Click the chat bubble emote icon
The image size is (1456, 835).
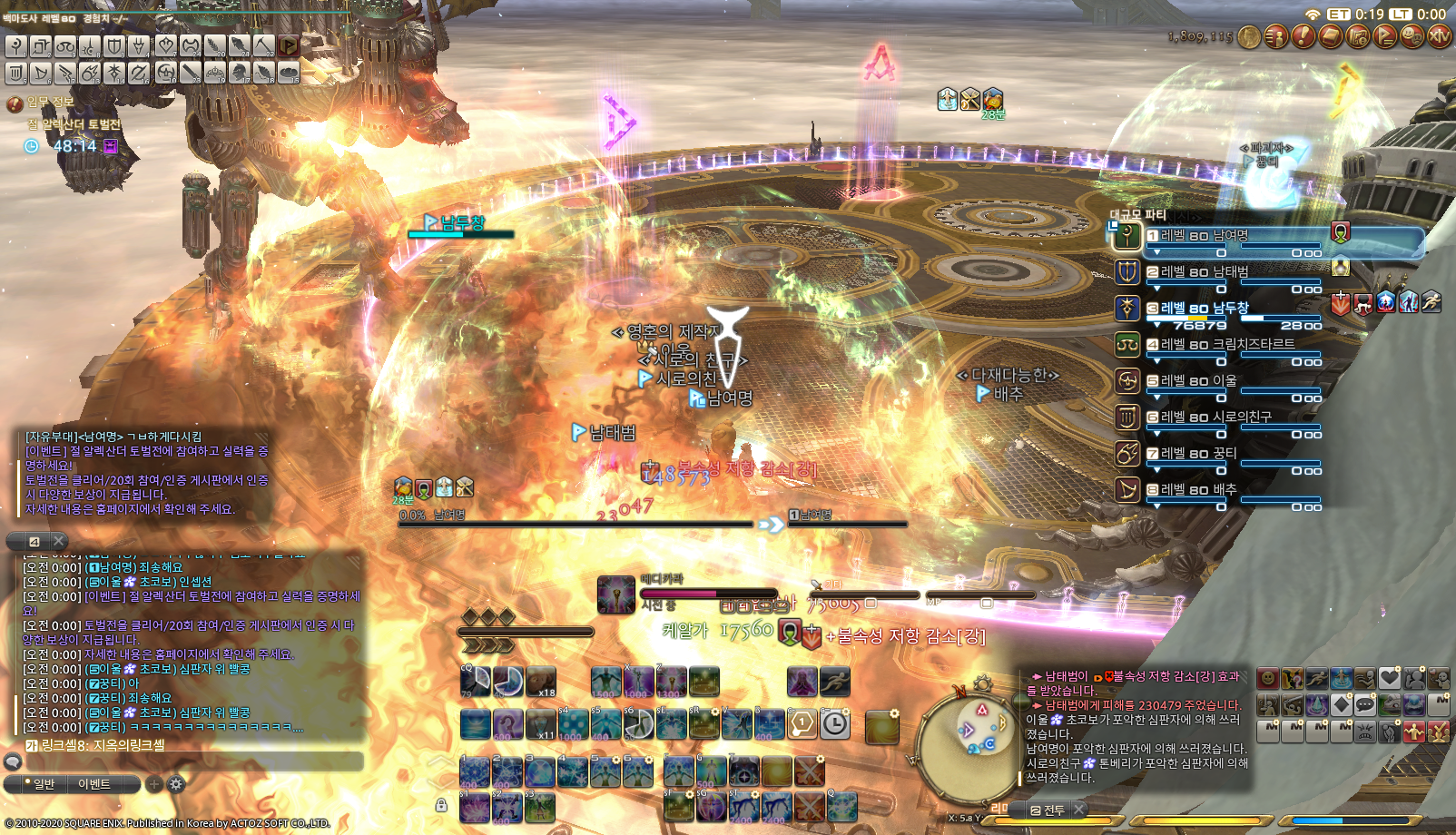point(1364,703)
